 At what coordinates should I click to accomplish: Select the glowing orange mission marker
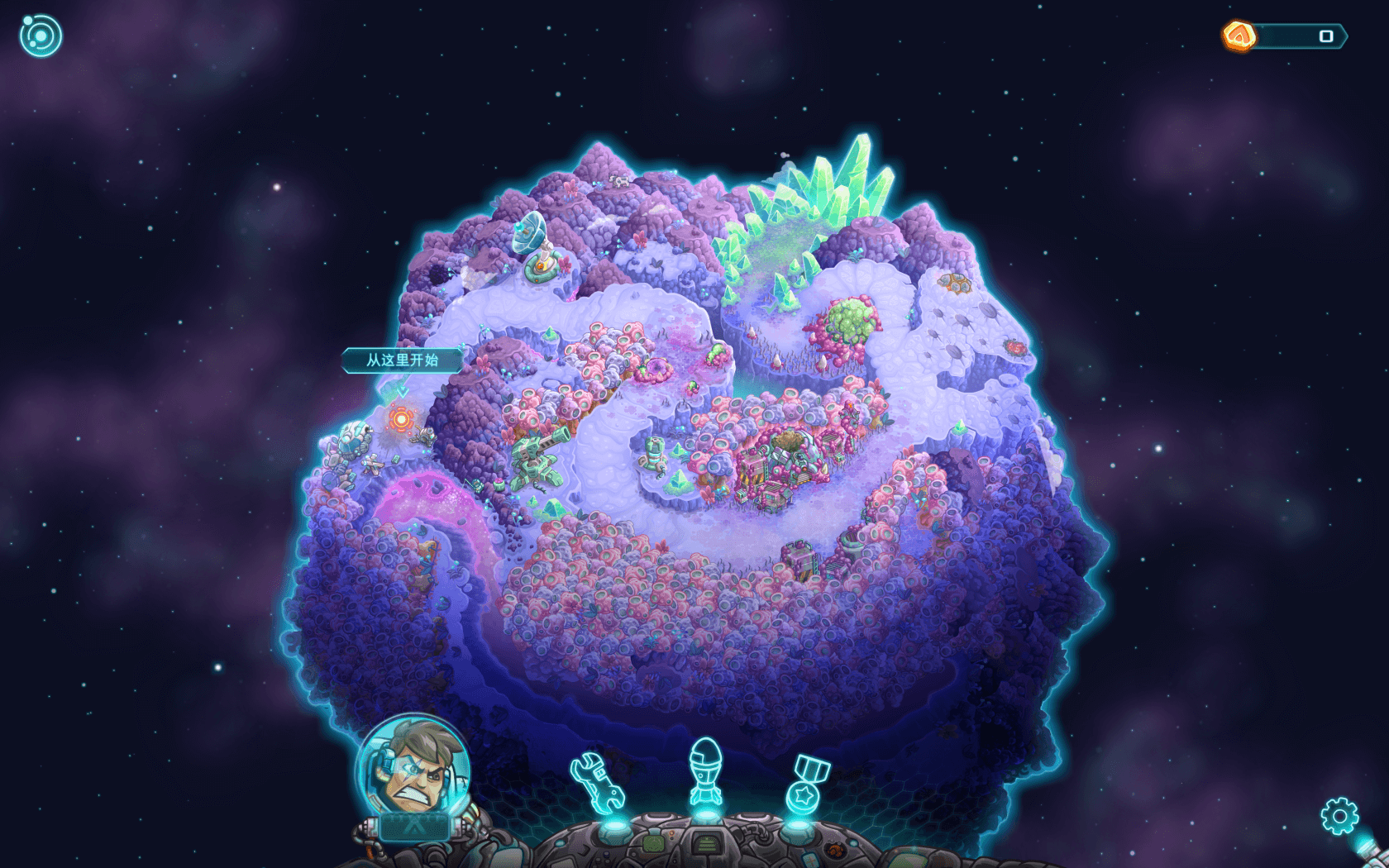pyautogui.click(x=402, y=420)
